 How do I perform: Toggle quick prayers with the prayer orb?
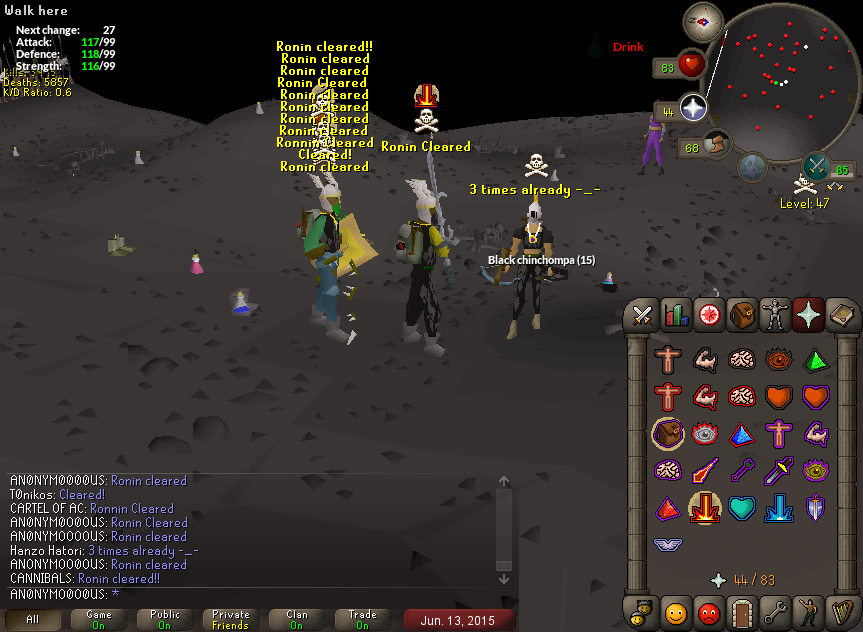(692, 108)
